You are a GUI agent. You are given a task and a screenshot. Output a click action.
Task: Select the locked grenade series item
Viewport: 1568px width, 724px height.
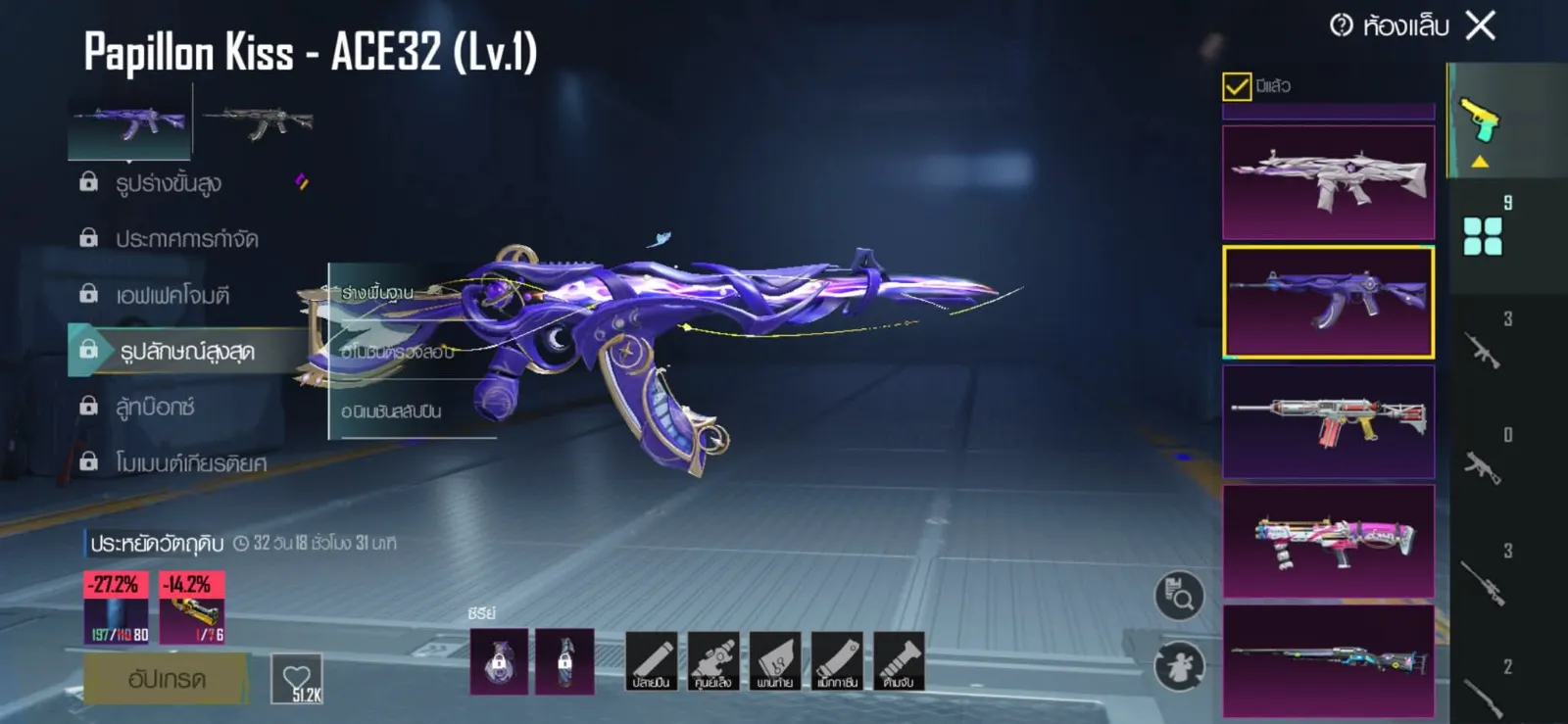(x=499, y=661)
